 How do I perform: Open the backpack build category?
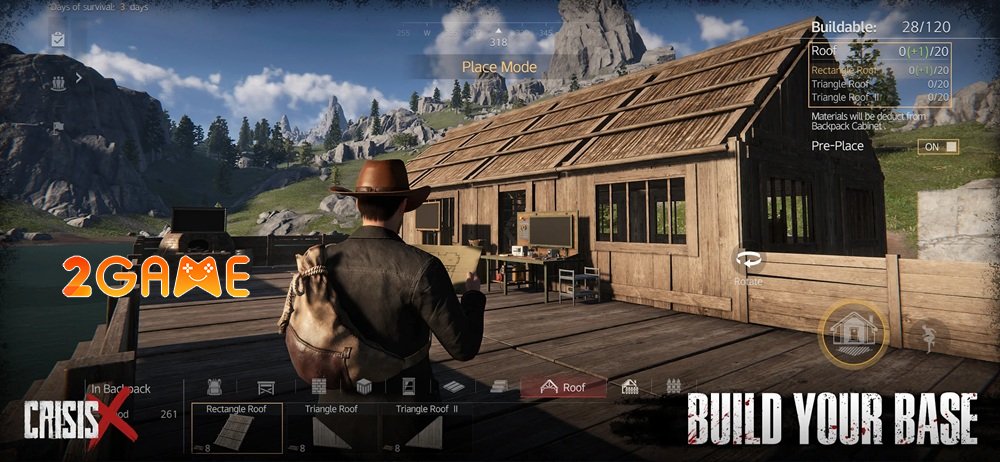pos(213,387)
